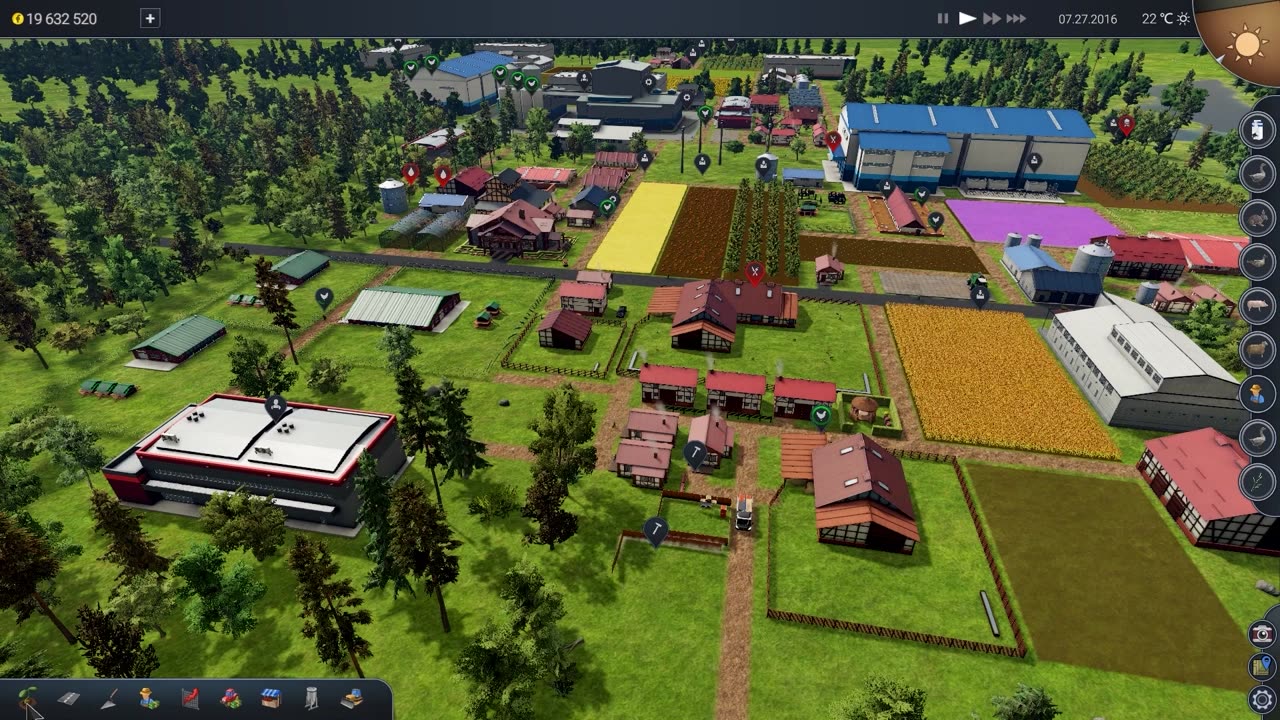
Task: Open the farmer worker notification
Action: (x=1258, y=393)
